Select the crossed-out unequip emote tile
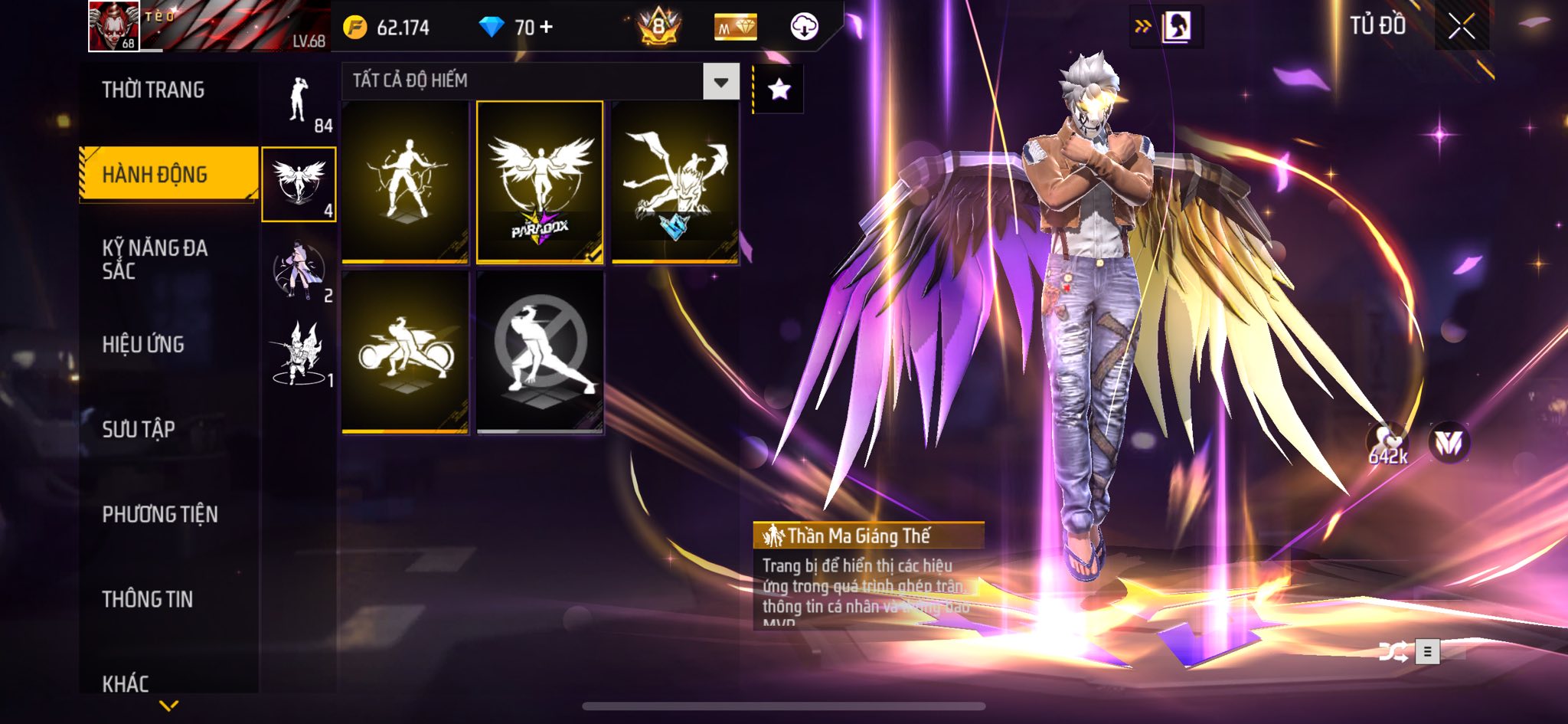This screenshot has height=724, width=1568. (x=540, y=352)
